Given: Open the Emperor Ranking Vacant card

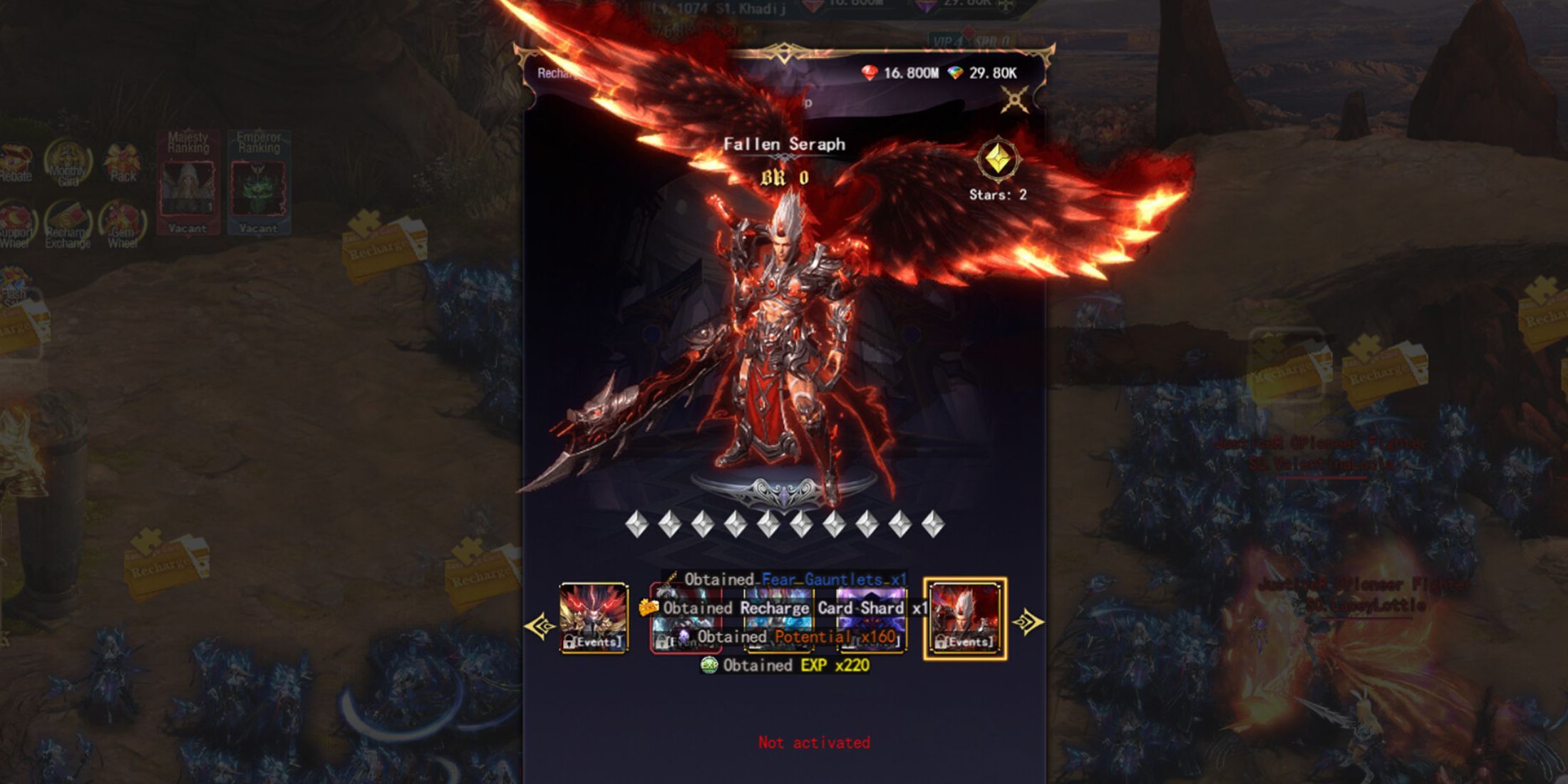Looking at the screenshot, I should click(x=259, y=182).
